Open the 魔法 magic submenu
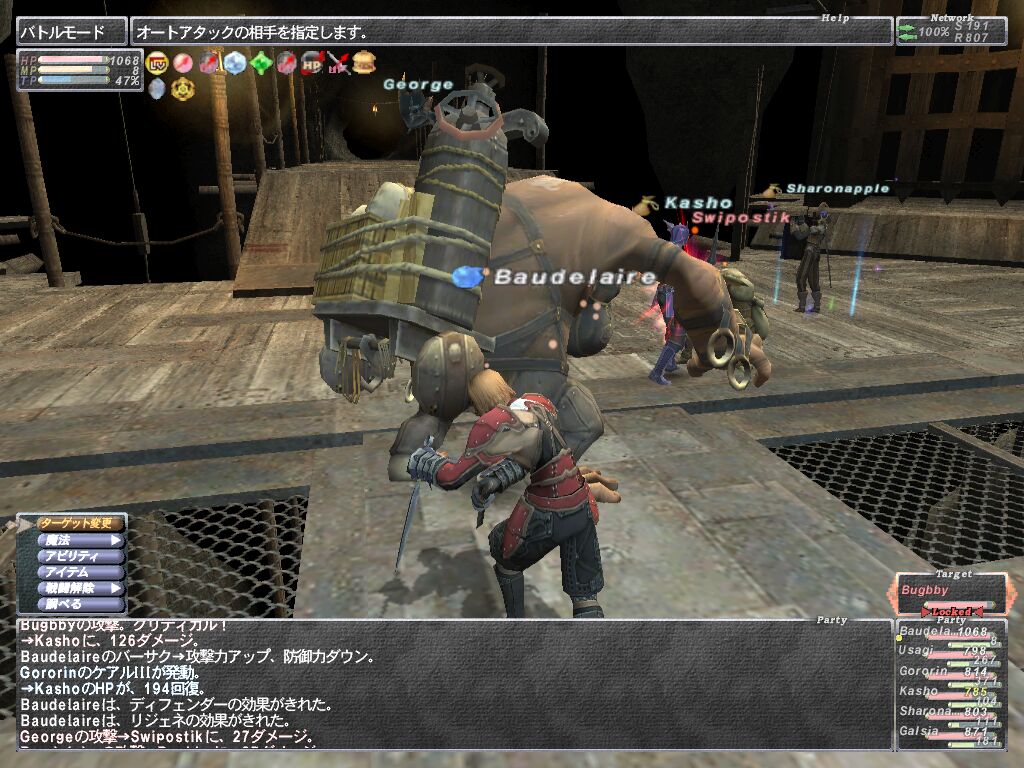This screenshot has height=768, width=1024. (x=80, y=540)
